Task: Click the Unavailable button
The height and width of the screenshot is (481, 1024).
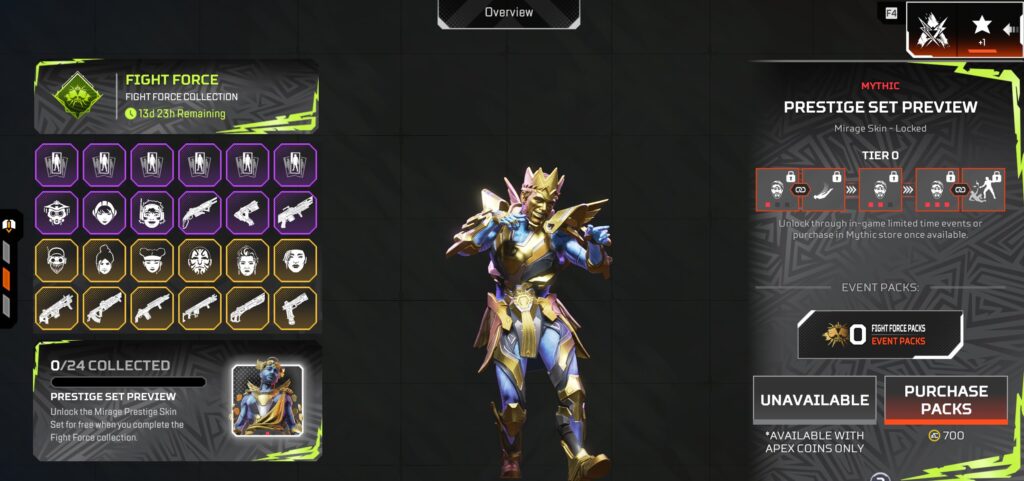Action: [x=814, y=399]
